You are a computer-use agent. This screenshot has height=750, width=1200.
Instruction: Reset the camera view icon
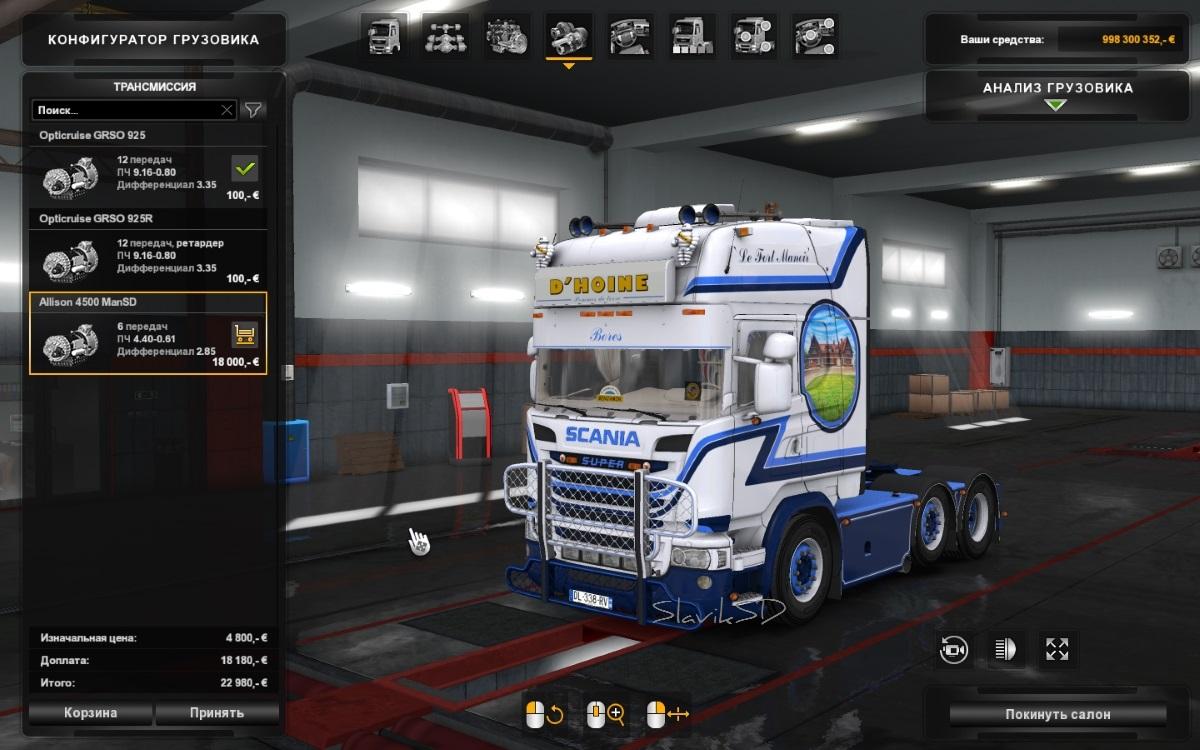pos(953,649)
